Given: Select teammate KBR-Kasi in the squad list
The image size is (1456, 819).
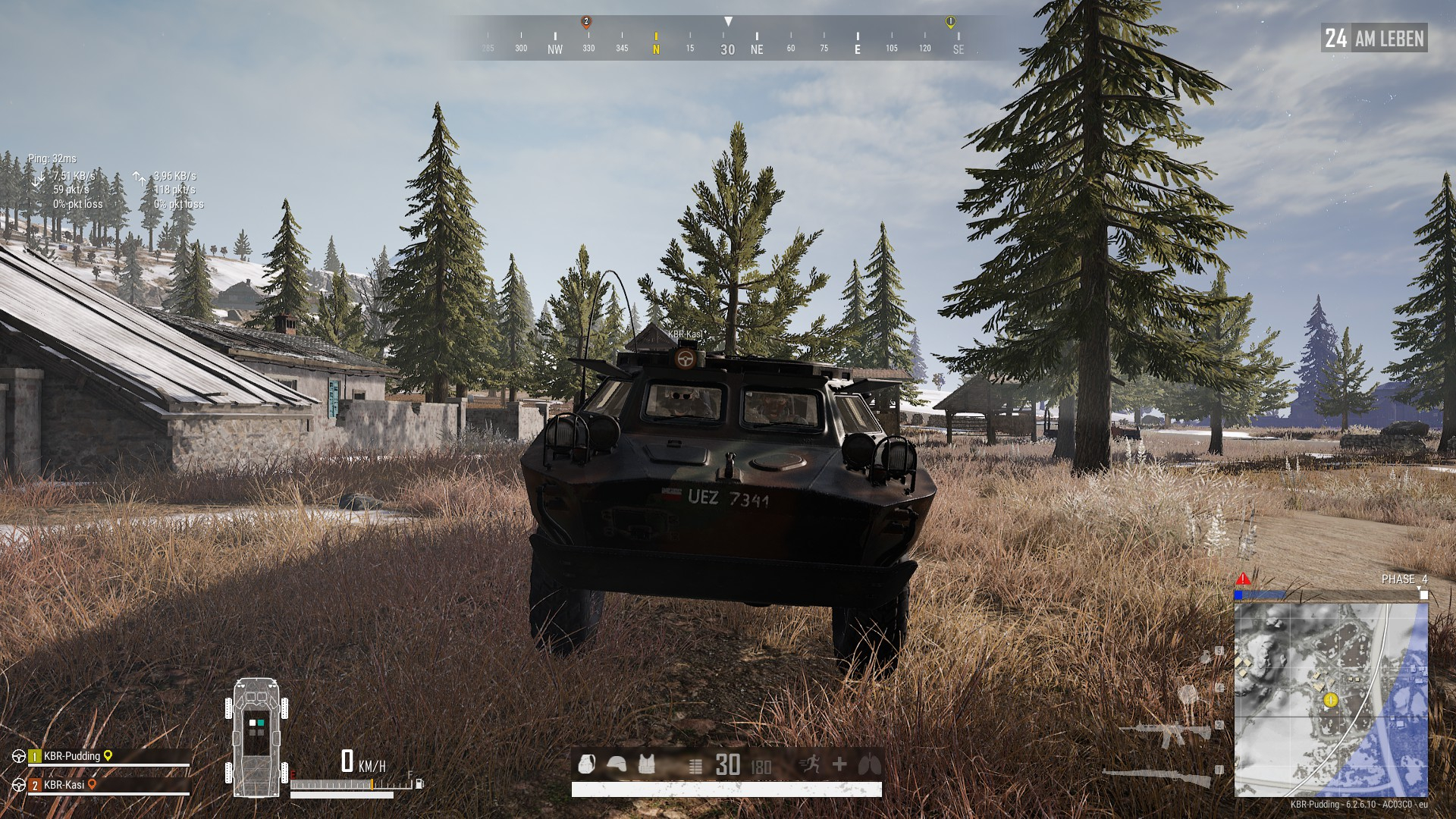Looking at the screenshot, I should point(64,785).
